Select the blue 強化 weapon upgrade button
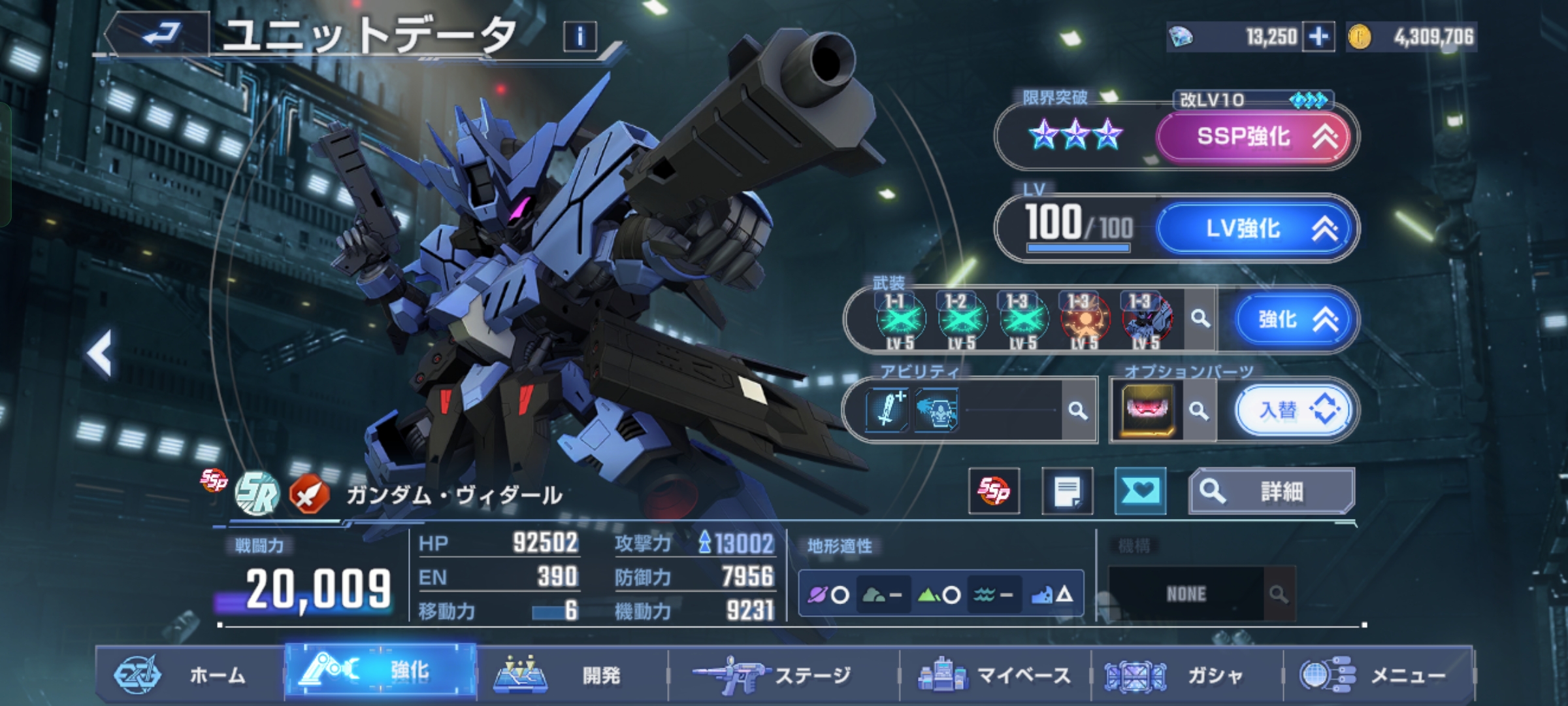The width and height of the screenshot is (1568, 706). pos(1291,320)
